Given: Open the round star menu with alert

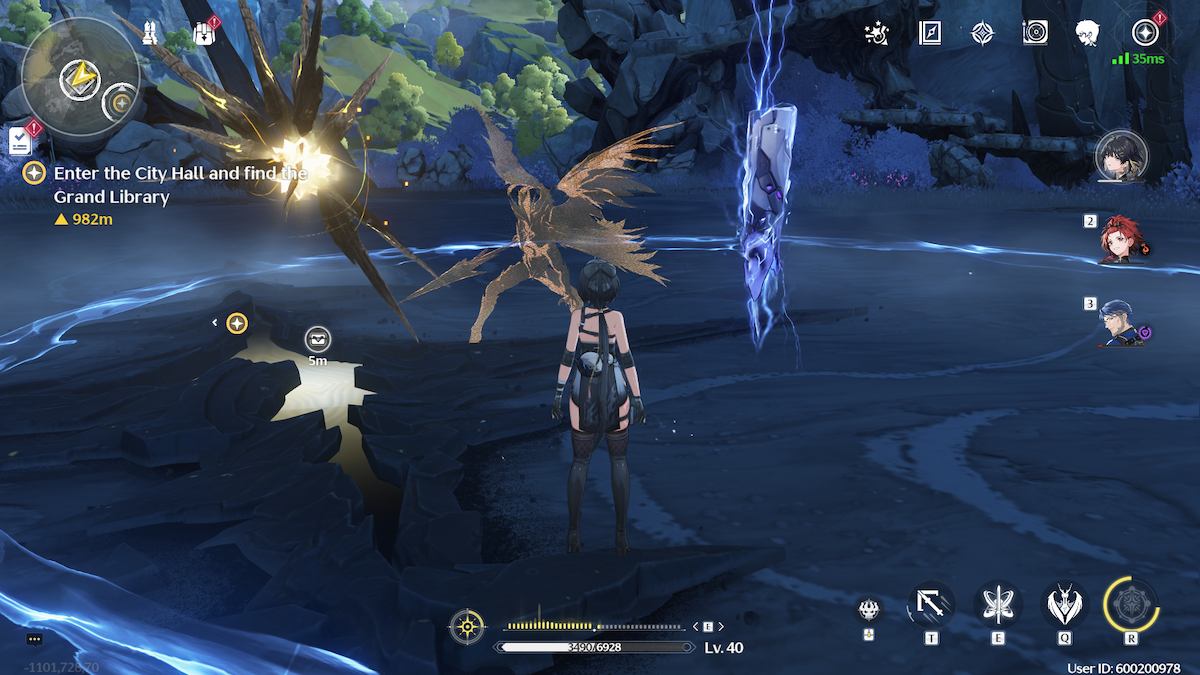Looking at the screenshot, I should [x=1145, y=33].
